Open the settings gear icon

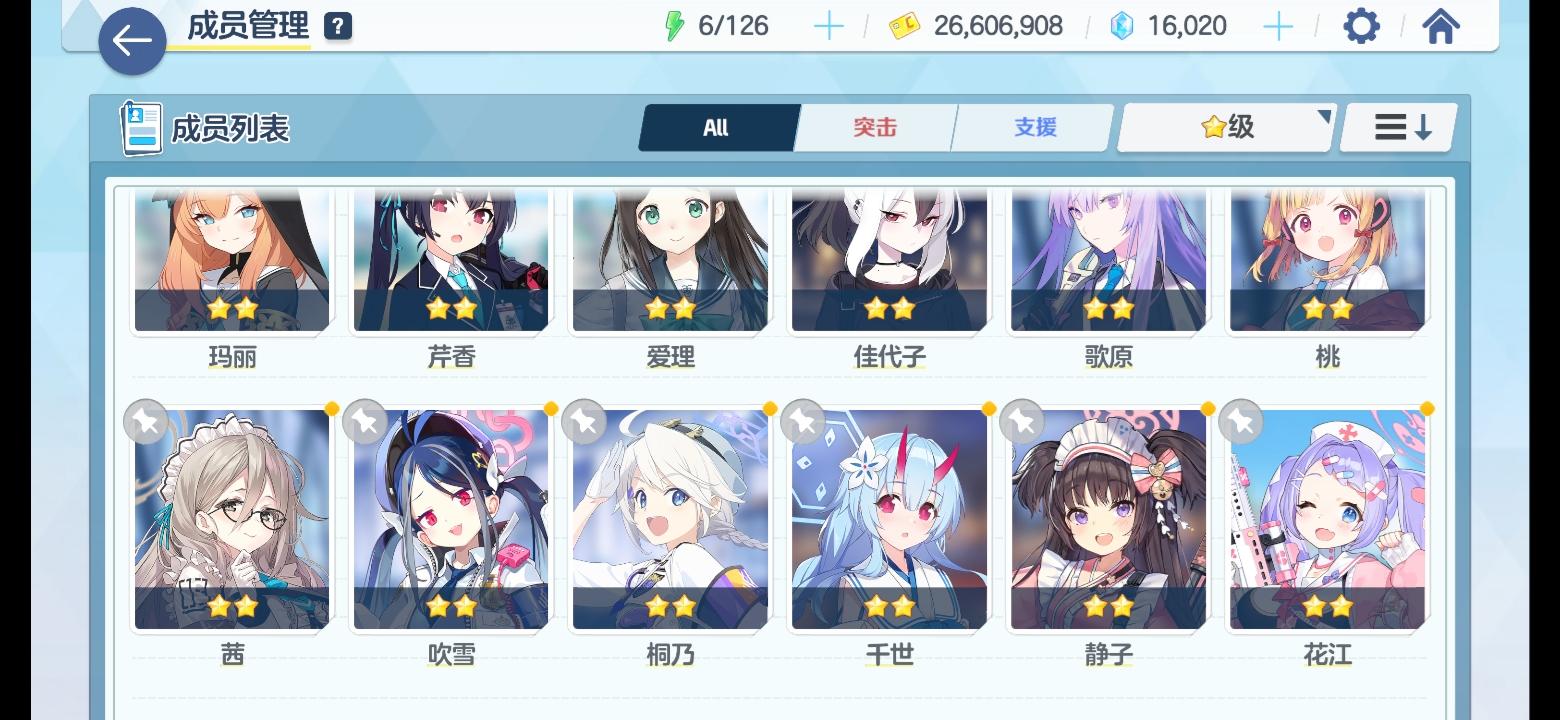tap(1361, 26)
